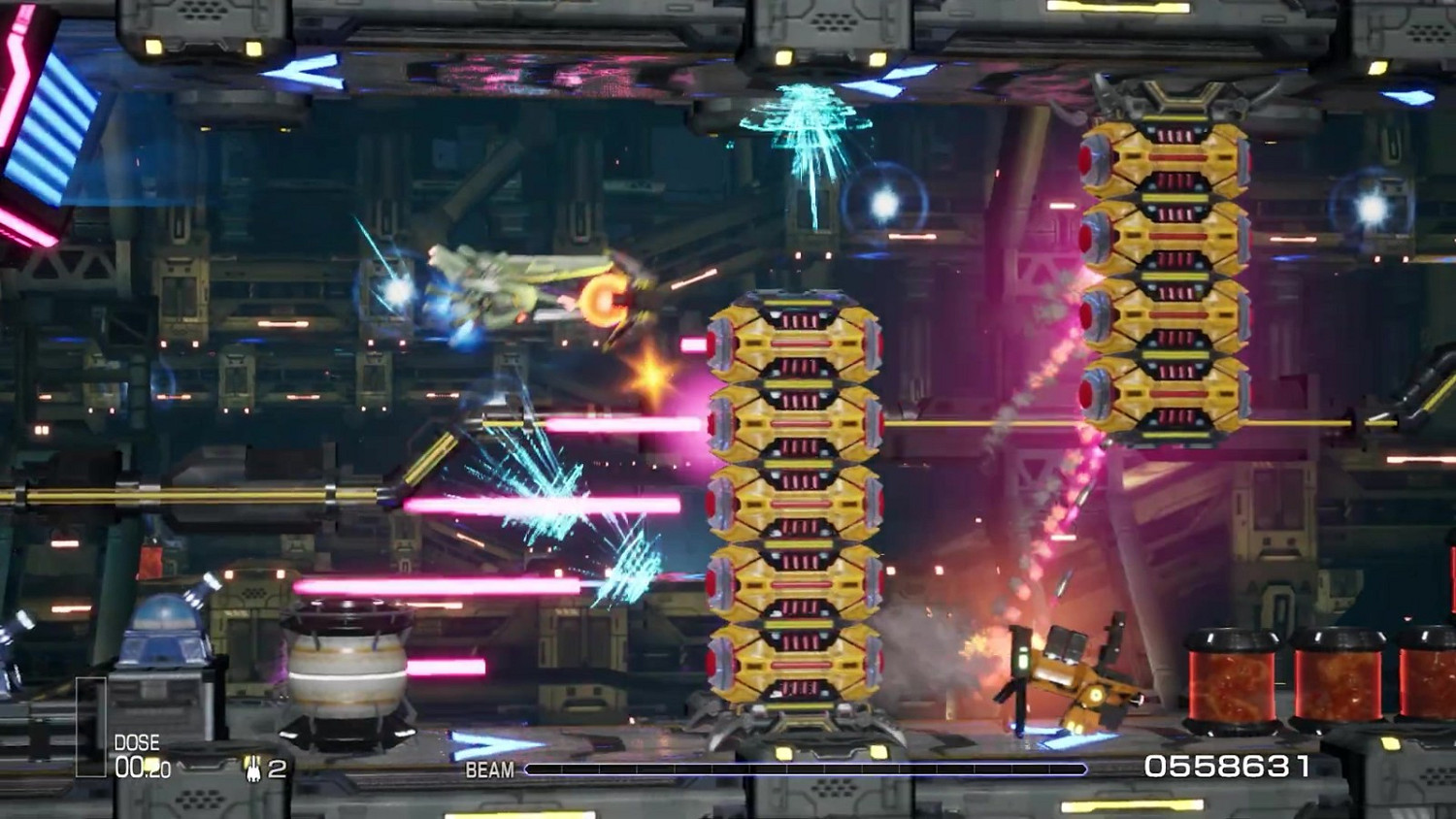This screenshot has height=819, width=1456.
Task: Select the glowing orb on the far right wall
Action: tap(1371, 205)
